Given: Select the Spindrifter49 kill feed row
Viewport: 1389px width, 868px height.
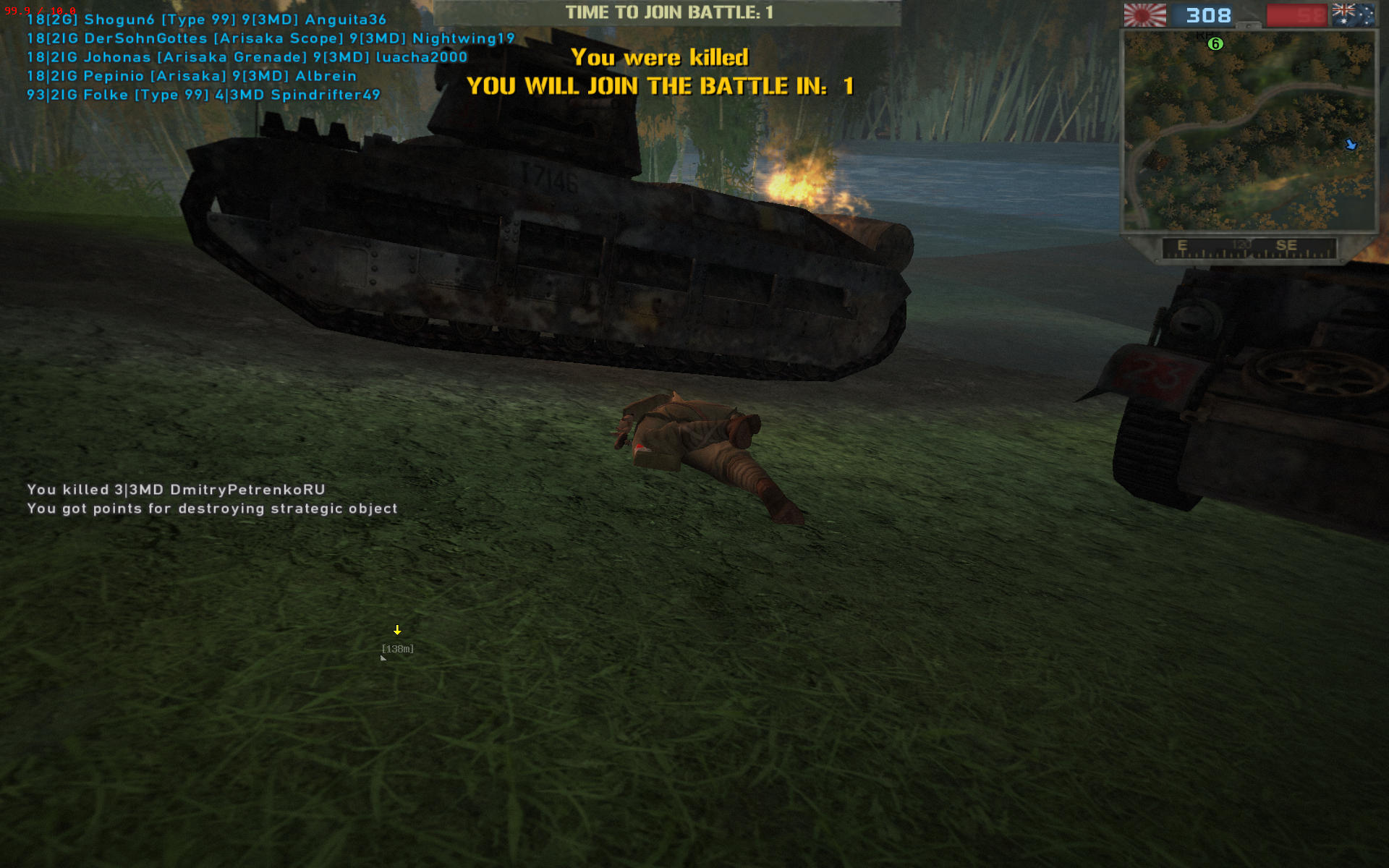Looking at the screenshot, I should click(x=203, y=95).
